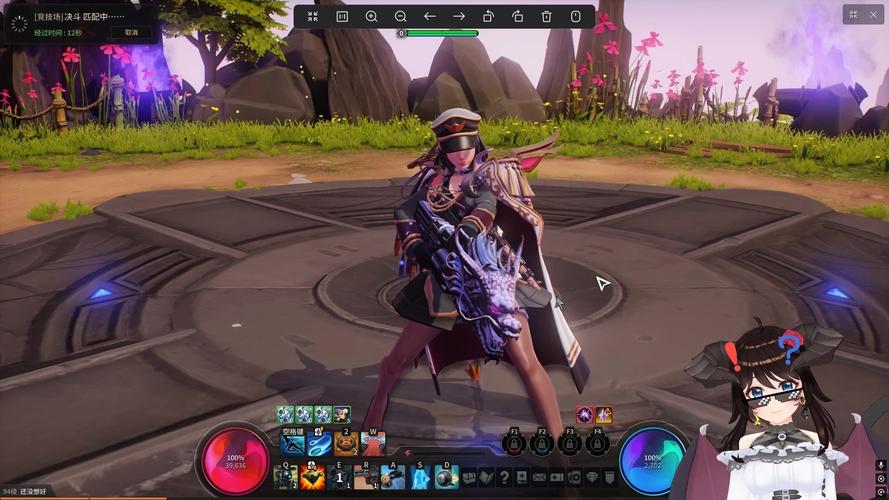
Task: Open the mail envelope icon
Action: (x=540, y=477)
